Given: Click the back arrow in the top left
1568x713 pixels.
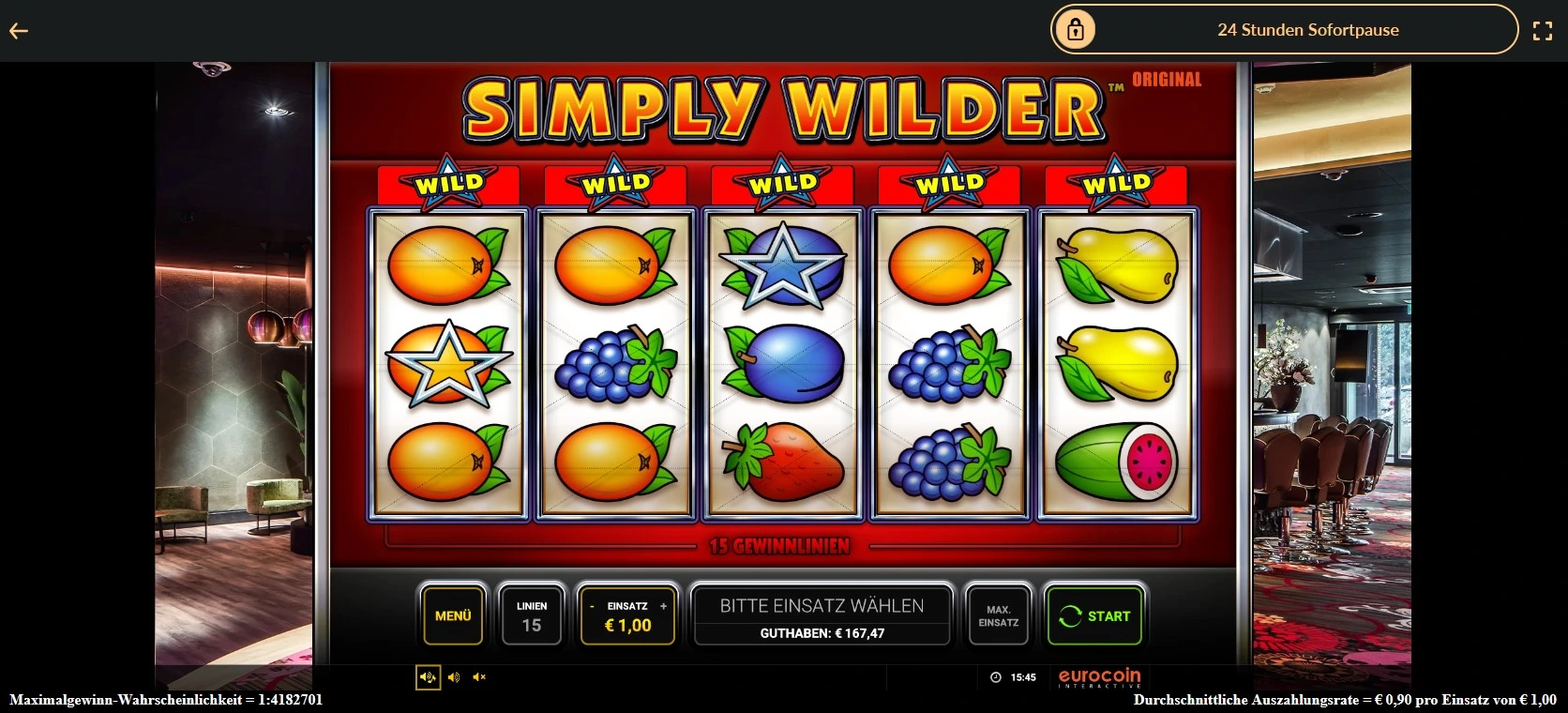Looking at the screenshot, I should point(20,30).
